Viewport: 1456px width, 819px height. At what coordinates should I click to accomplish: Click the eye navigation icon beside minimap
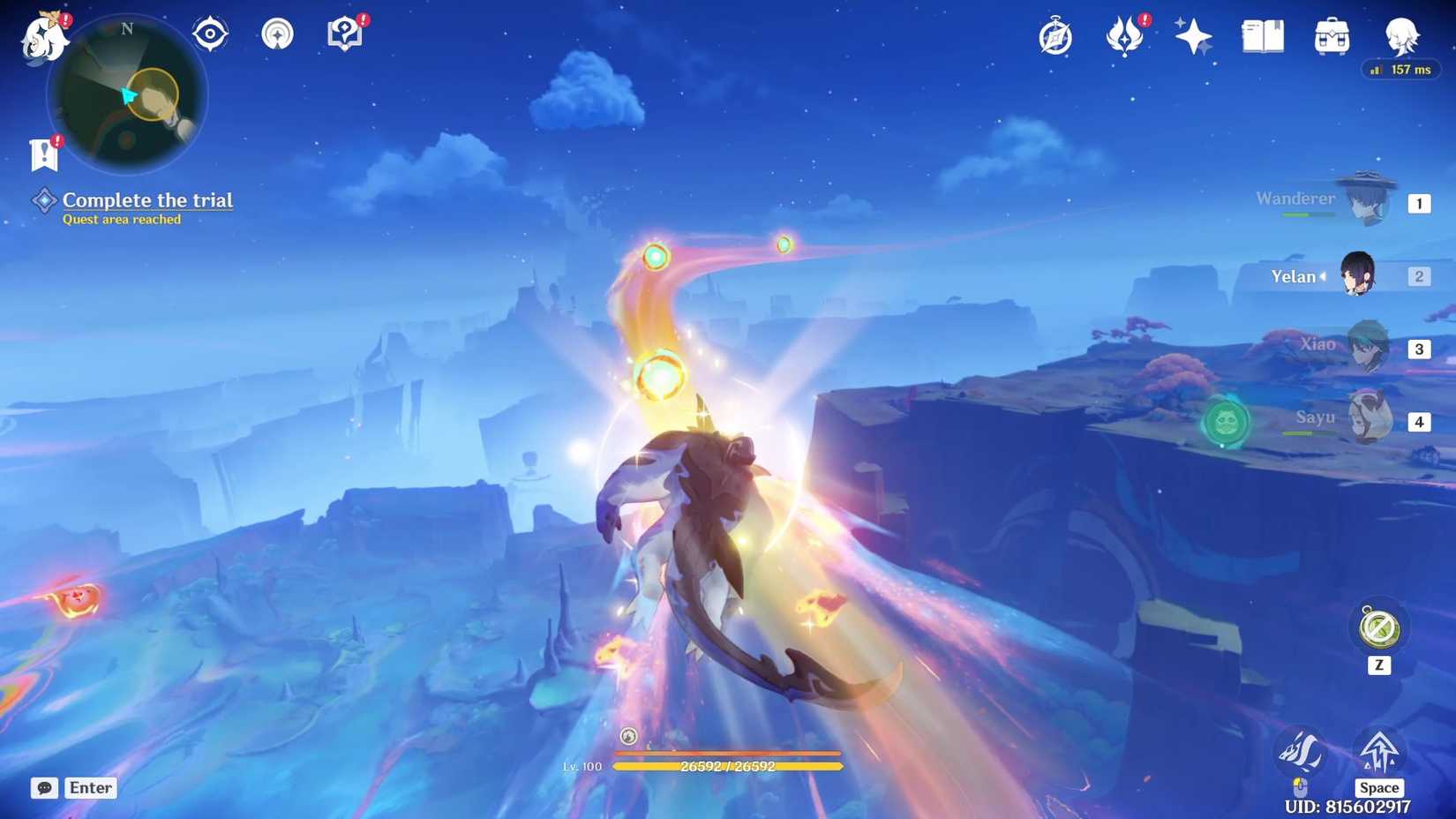[x=209, y=34]
